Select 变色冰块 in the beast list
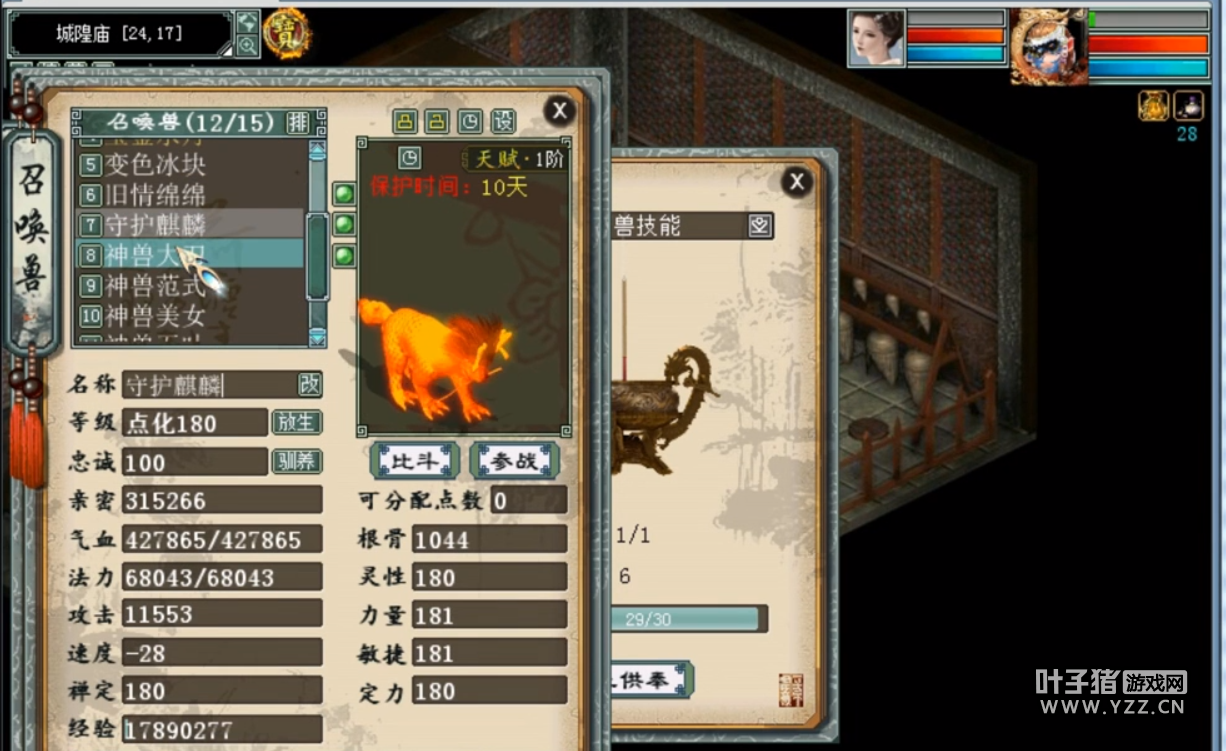This screenshot has height=751, width=1226. click(x=155, y=164)
